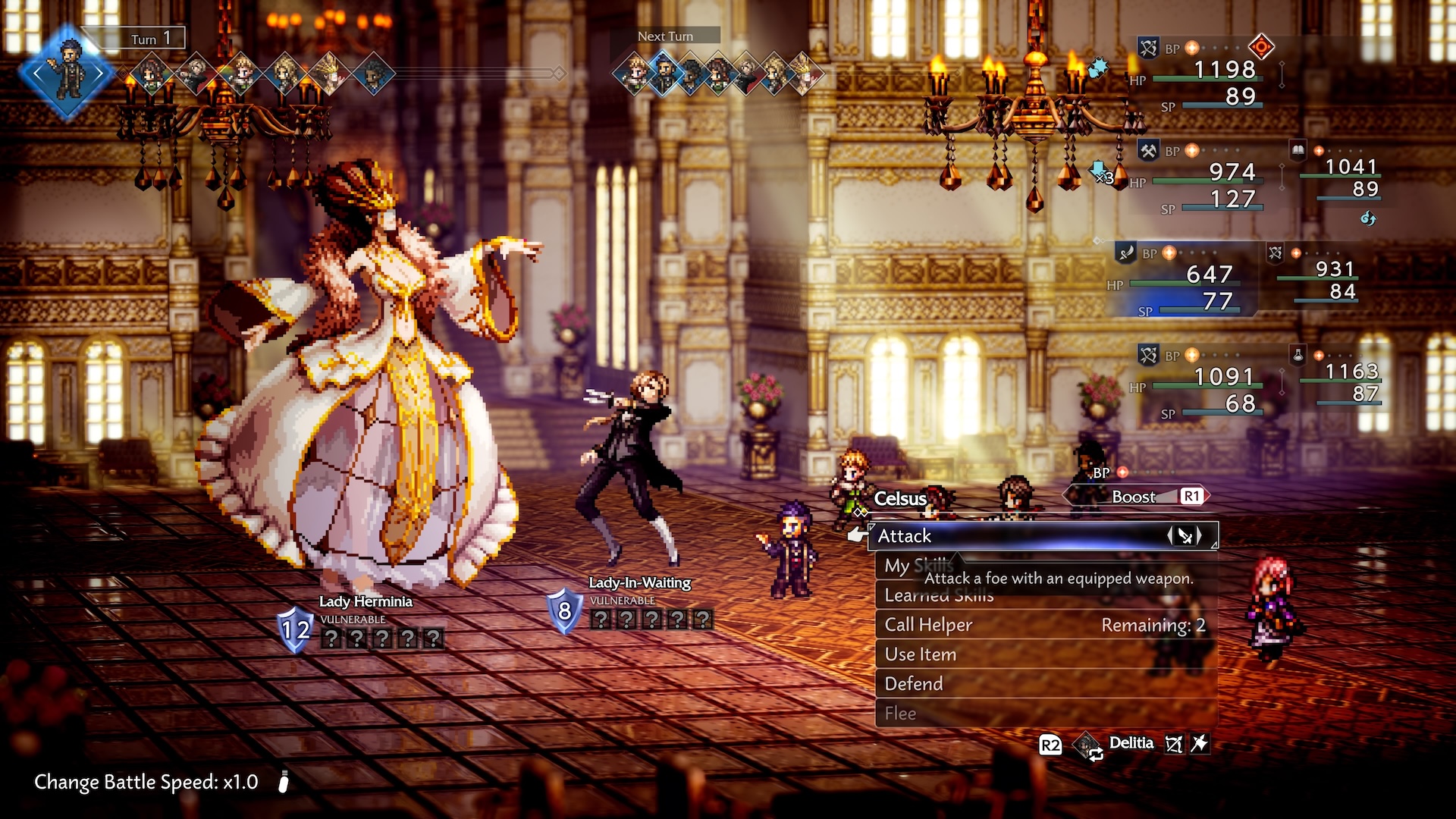Select the Hunter class icon by the 1198 HP bar

click(1149, 47)
